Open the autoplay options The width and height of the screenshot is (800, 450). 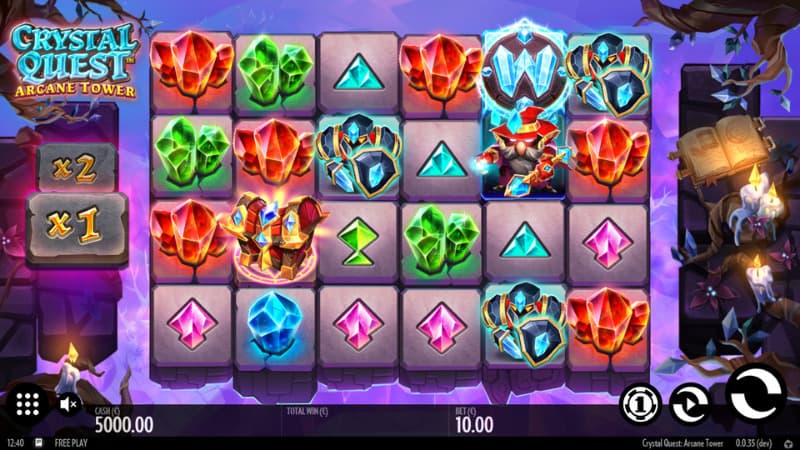coord(689,404)
